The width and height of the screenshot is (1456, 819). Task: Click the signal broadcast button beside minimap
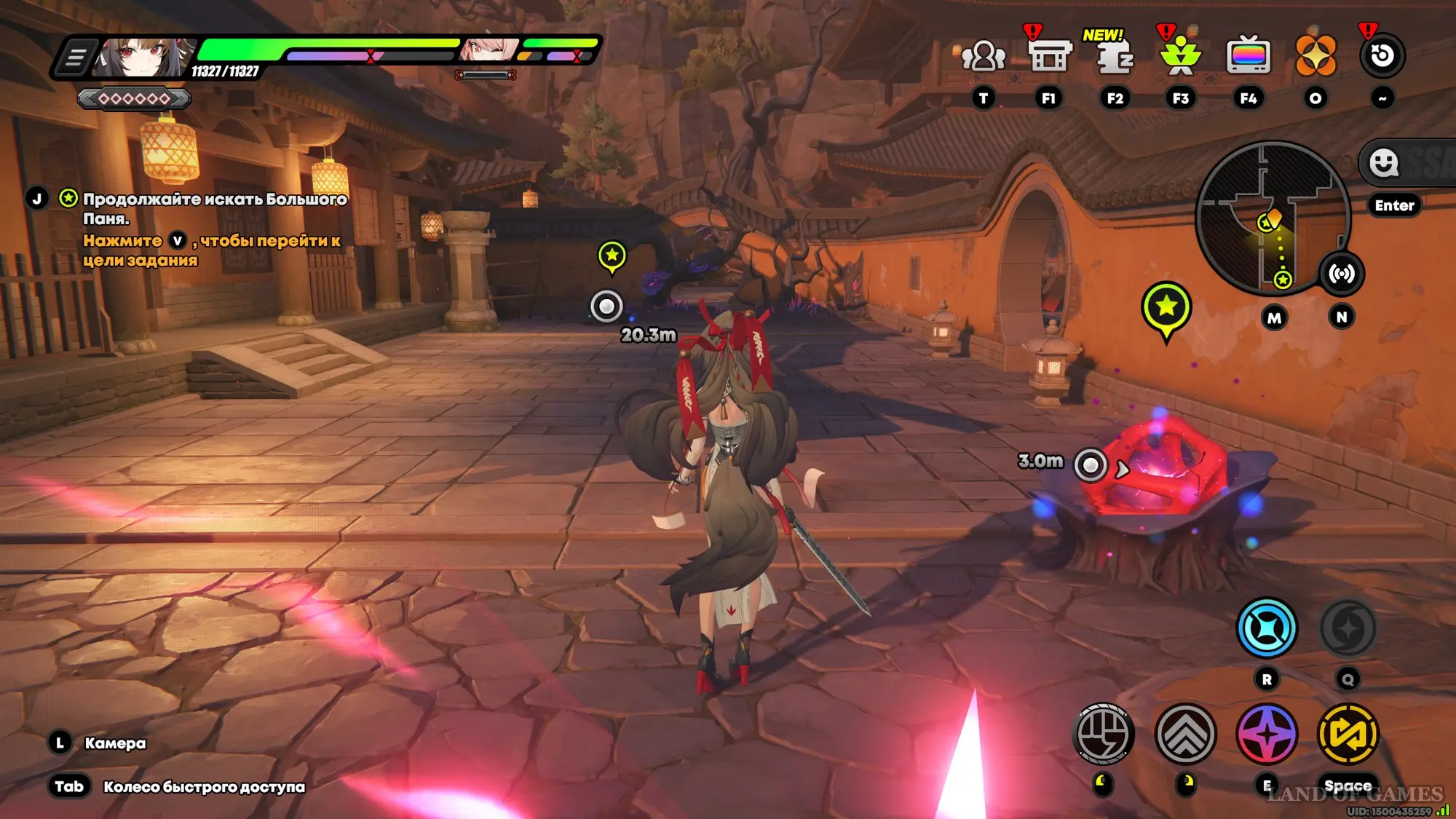click(1342, 274)
